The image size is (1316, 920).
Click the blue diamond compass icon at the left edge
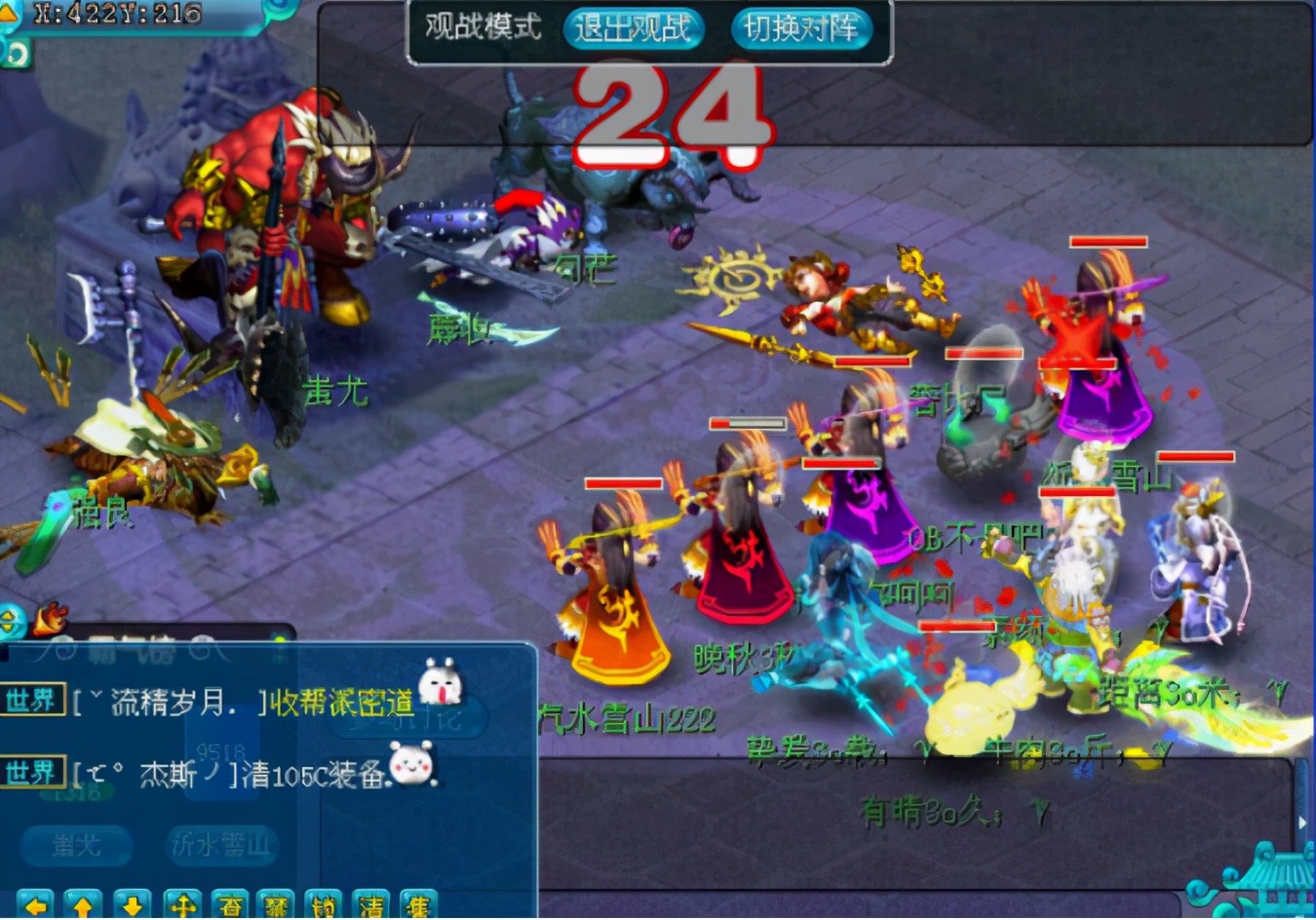[x=10, y=619]
